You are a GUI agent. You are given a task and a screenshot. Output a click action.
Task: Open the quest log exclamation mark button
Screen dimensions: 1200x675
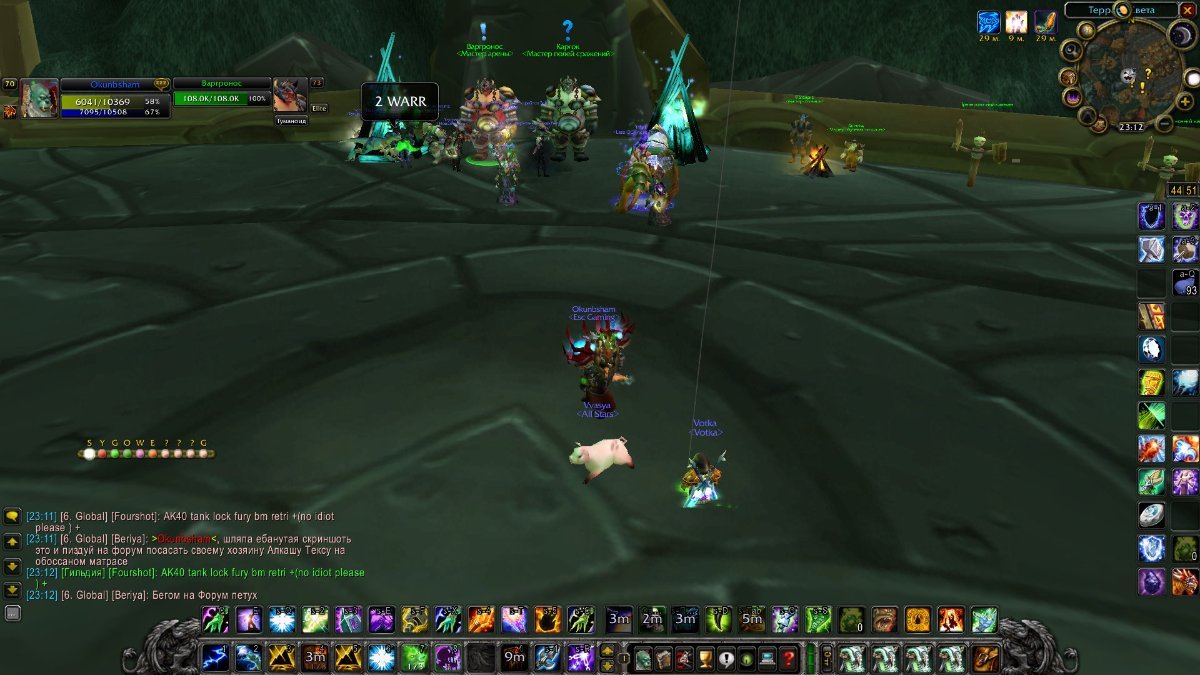tap(726, 659)
